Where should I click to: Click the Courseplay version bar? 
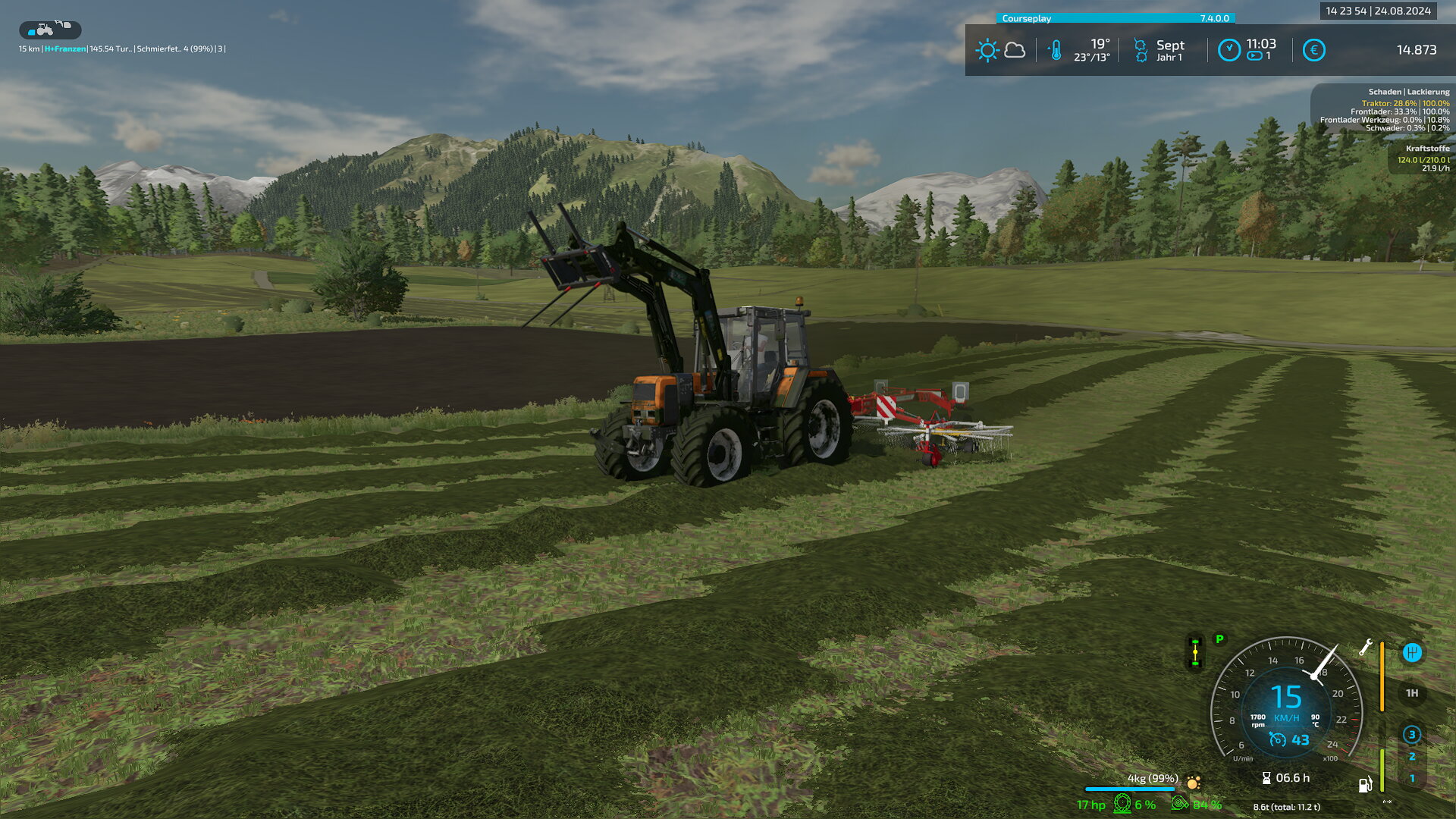tap(1116, 18)
